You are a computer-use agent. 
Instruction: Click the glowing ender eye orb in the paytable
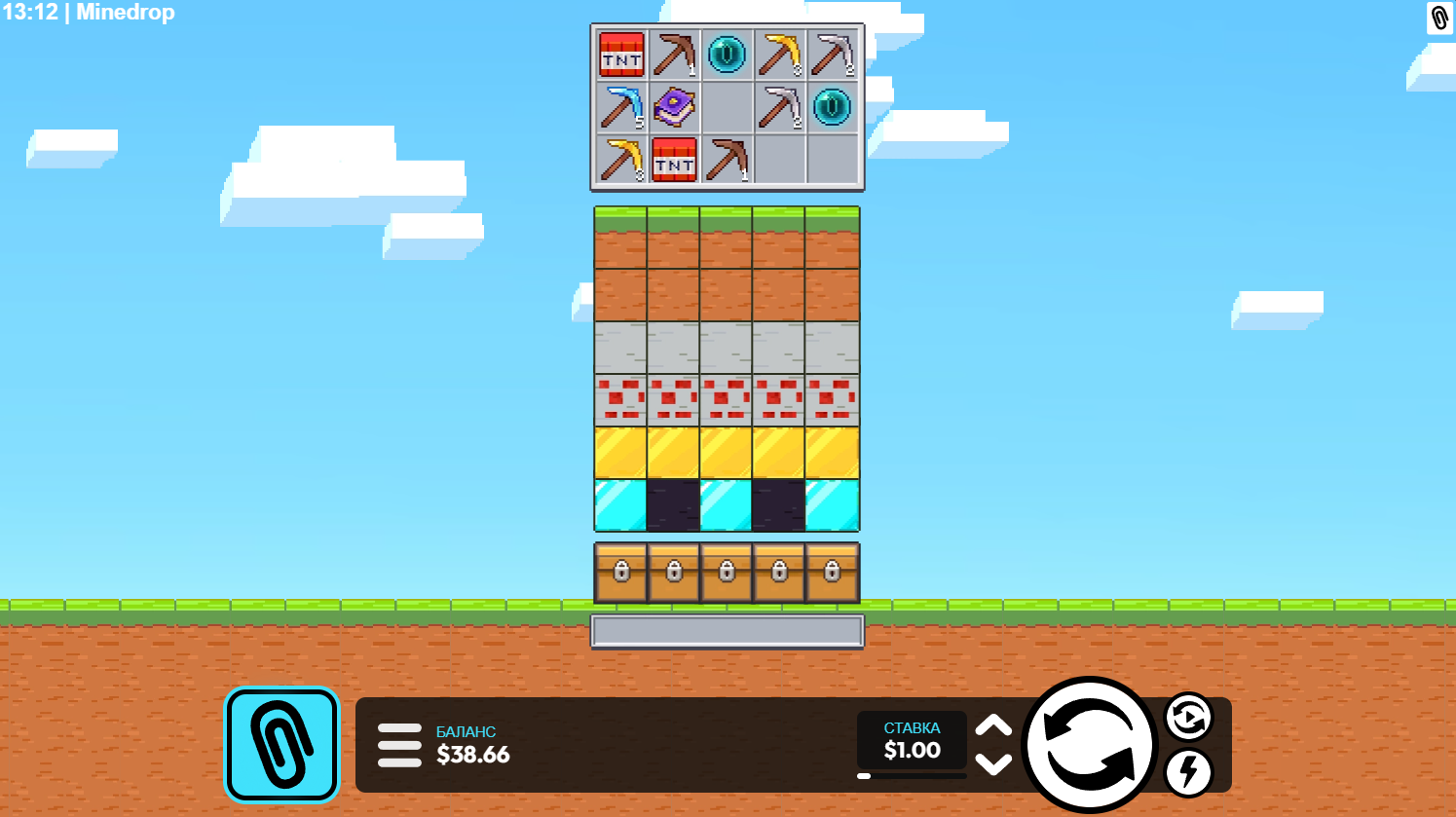point(727,56)
